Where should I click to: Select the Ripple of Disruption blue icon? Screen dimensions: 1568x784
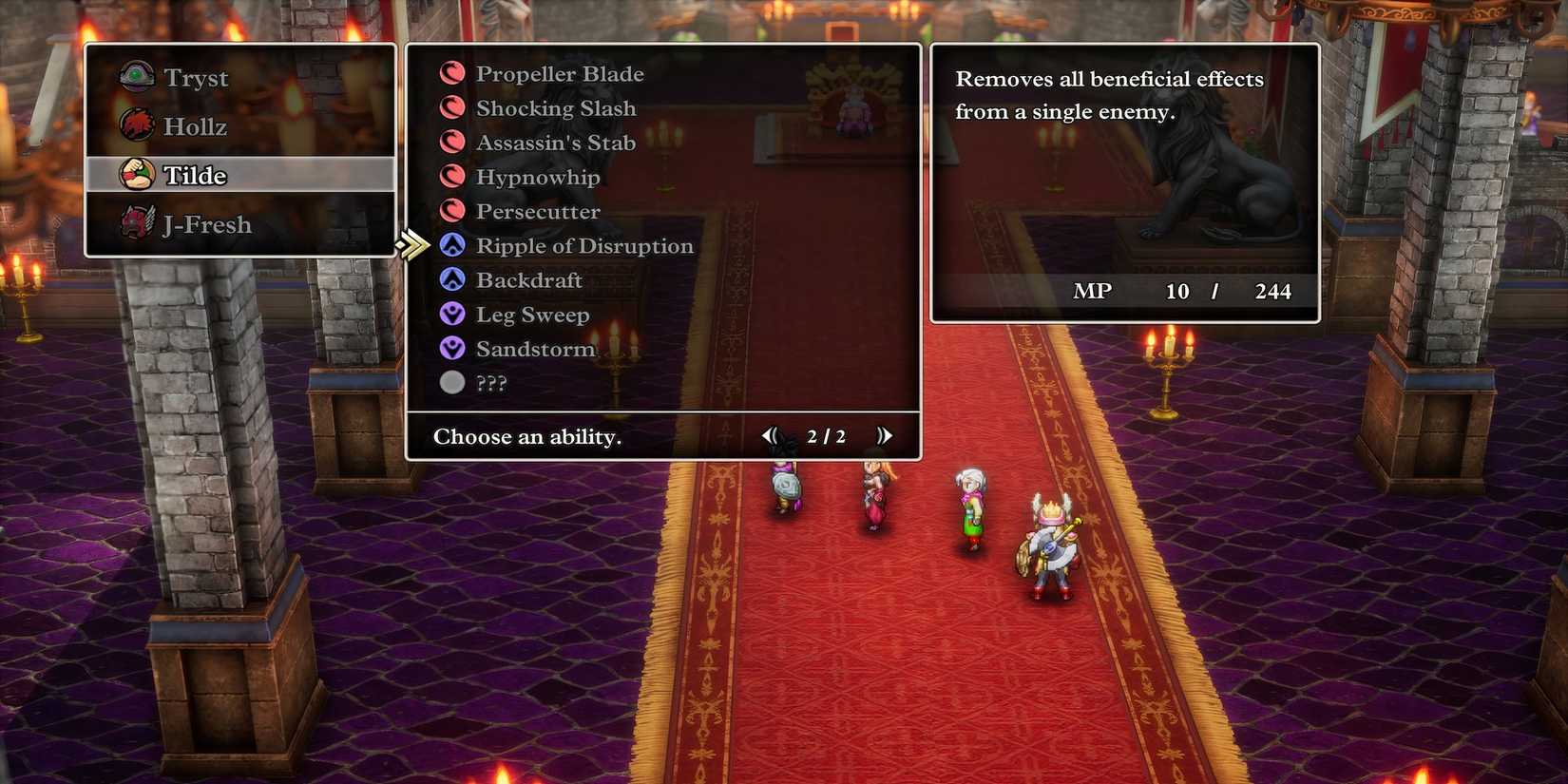click(x=451, y=245)
